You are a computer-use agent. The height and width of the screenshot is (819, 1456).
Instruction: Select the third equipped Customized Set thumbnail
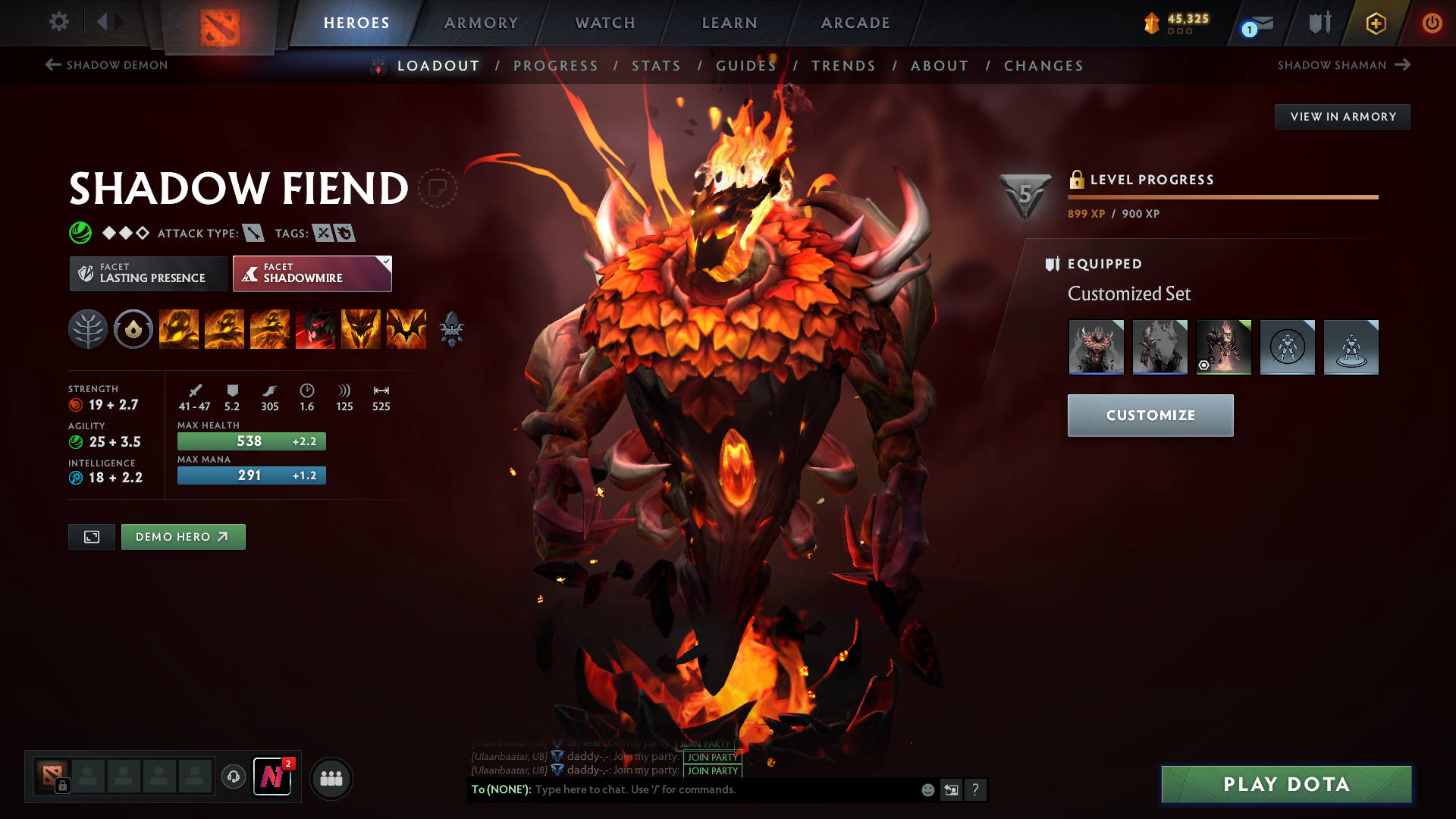coord(1223,347)
